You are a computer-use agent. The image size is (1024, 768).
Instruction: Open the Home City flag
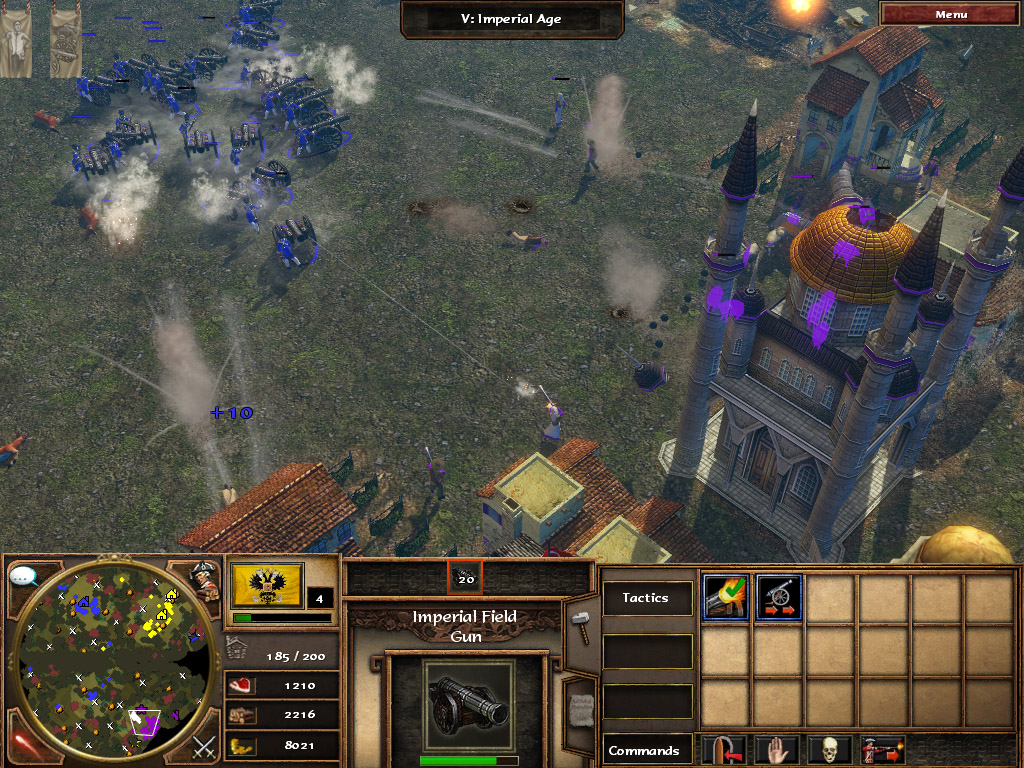tap(264, 585)
